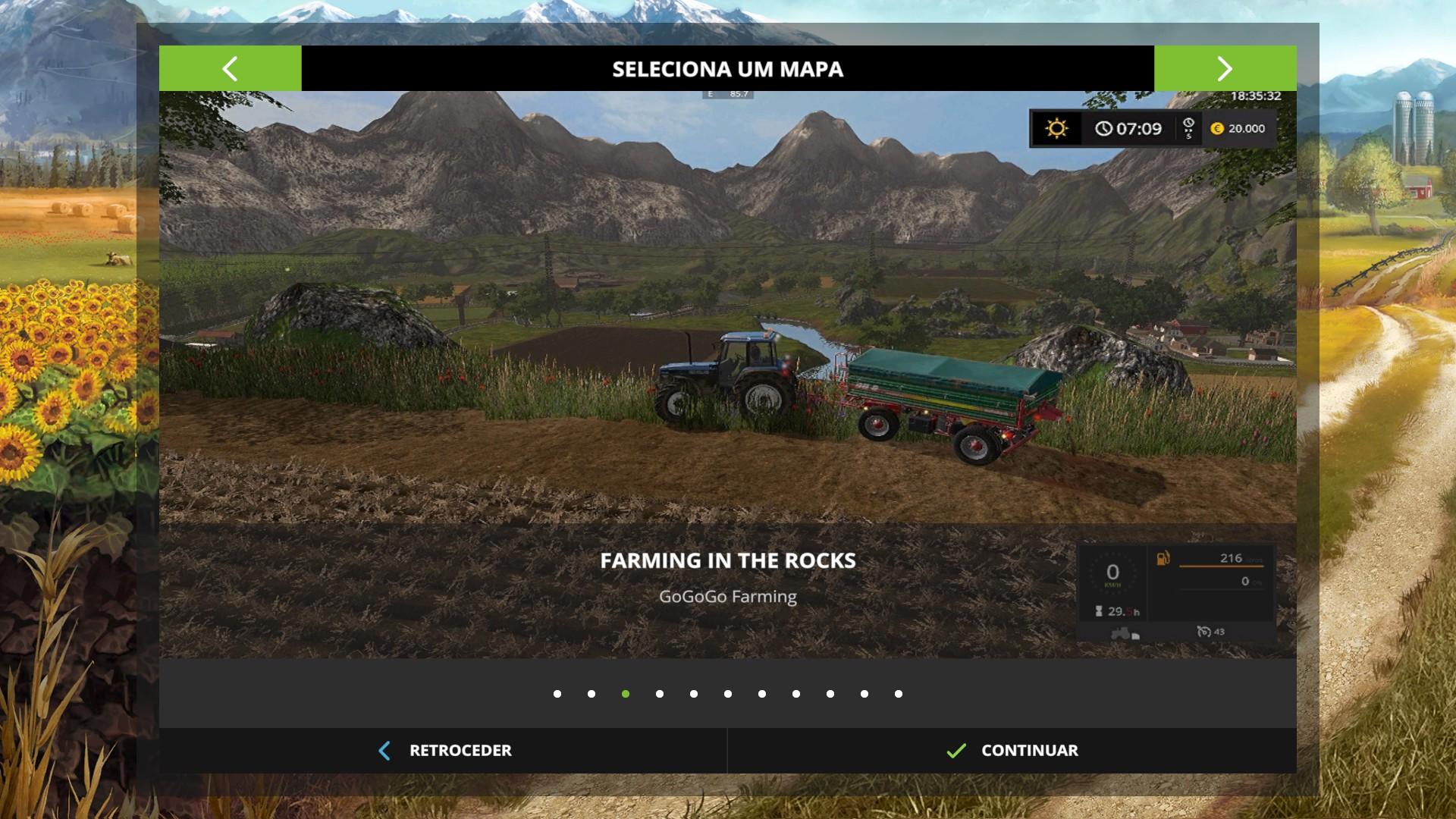
Task: Go to the previous map with left arrow
Action: [230, 69]
